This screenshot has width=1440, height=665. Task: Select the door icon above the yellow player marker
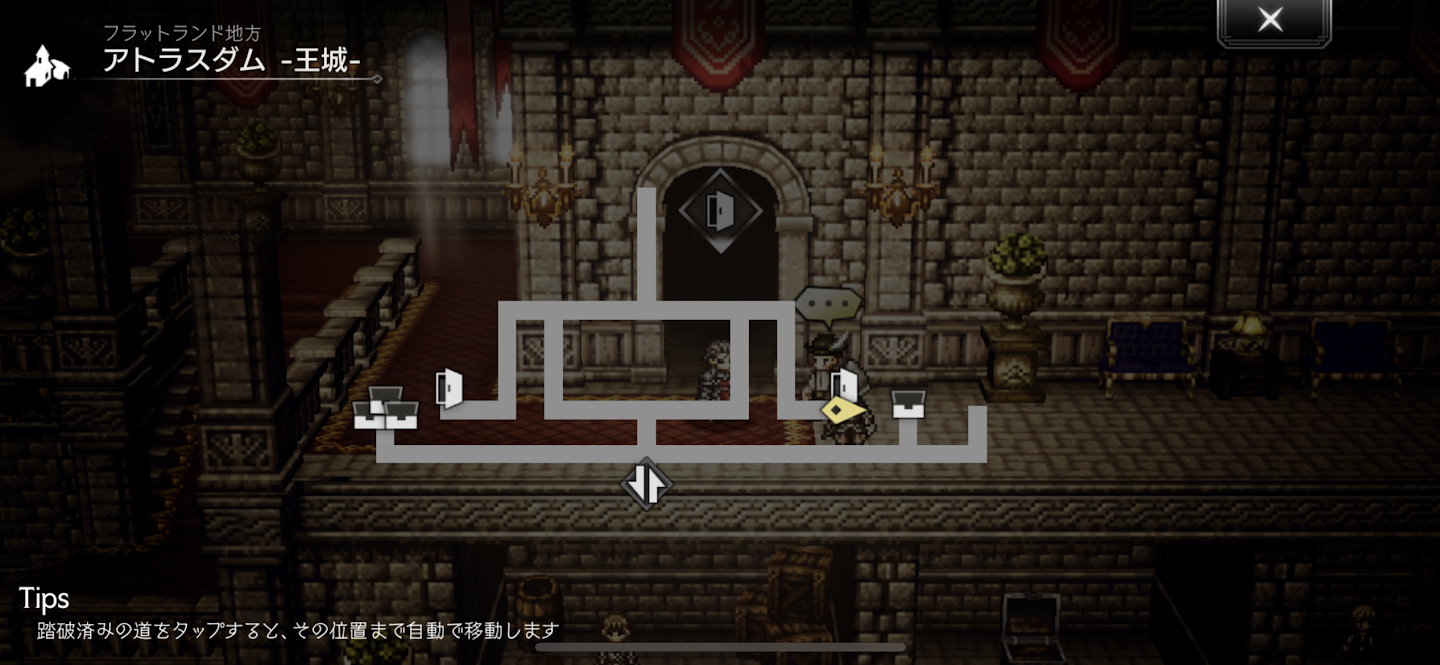point(847,382)
